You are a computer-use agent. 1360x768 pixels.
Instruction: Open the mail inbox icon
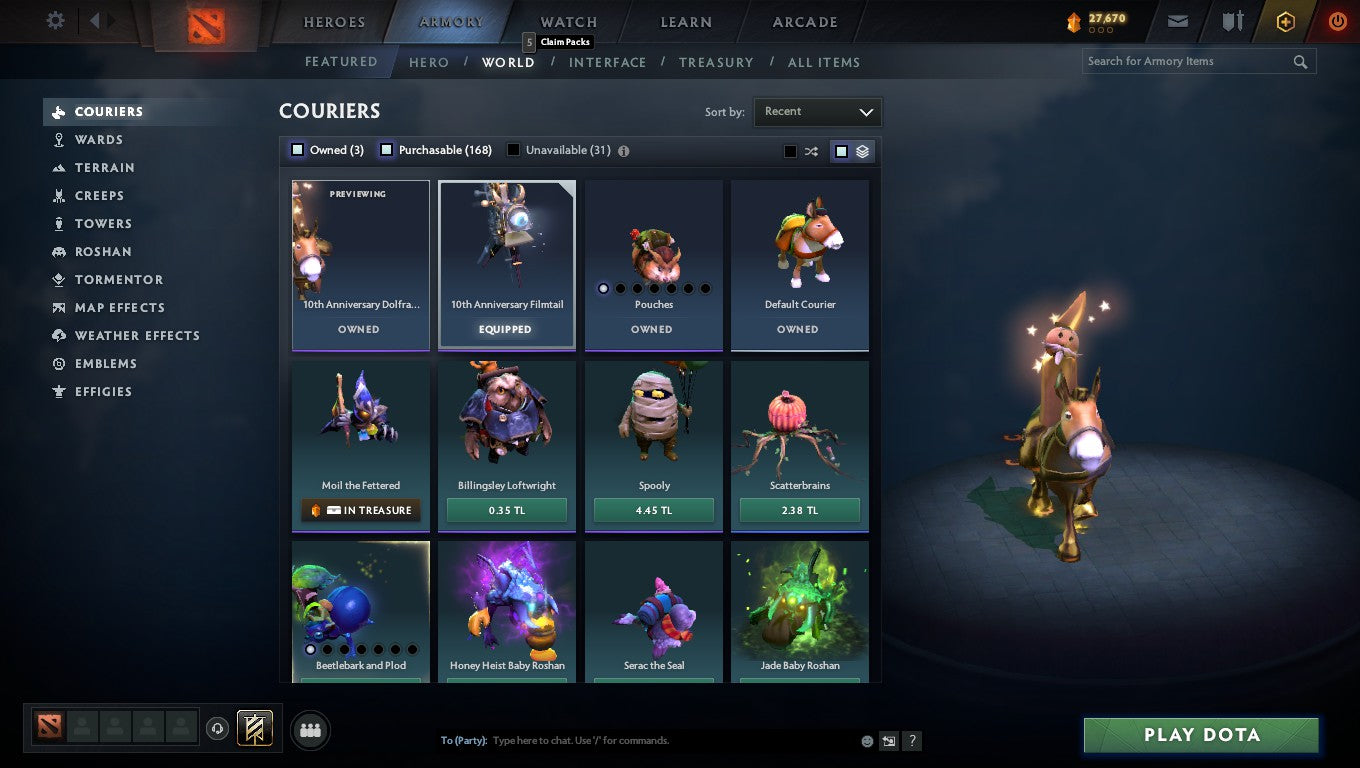coord(1177,20)
